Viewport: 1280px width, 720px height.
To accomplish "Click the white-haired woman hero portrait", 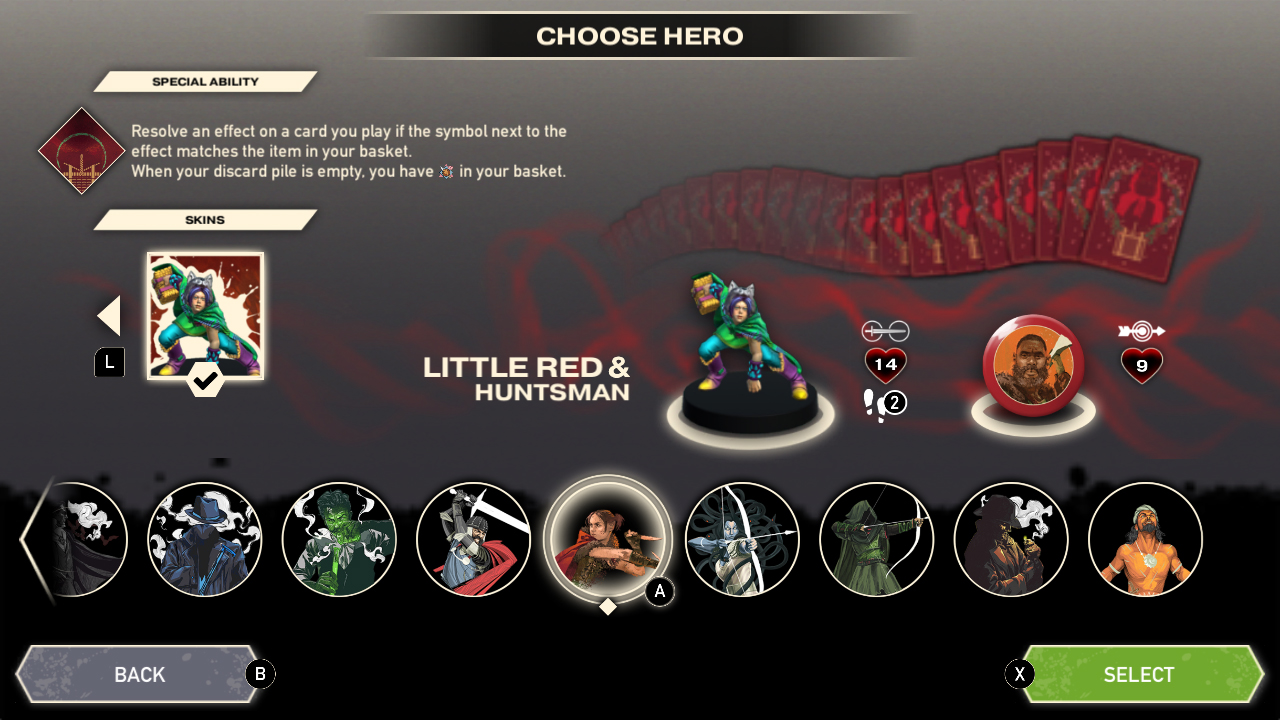I will 75,540.
